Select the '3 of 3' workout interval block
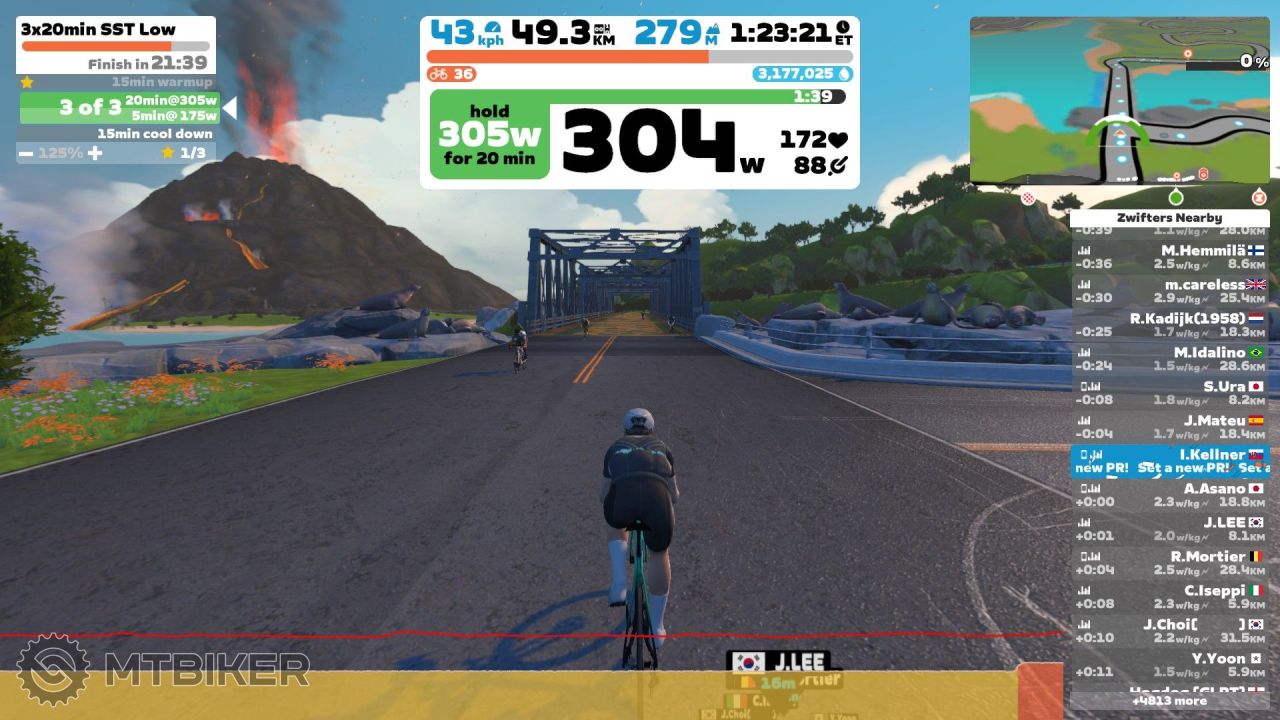Viewport: 1280px width, 720px height. pyautogui.click(x=118, y=107)
